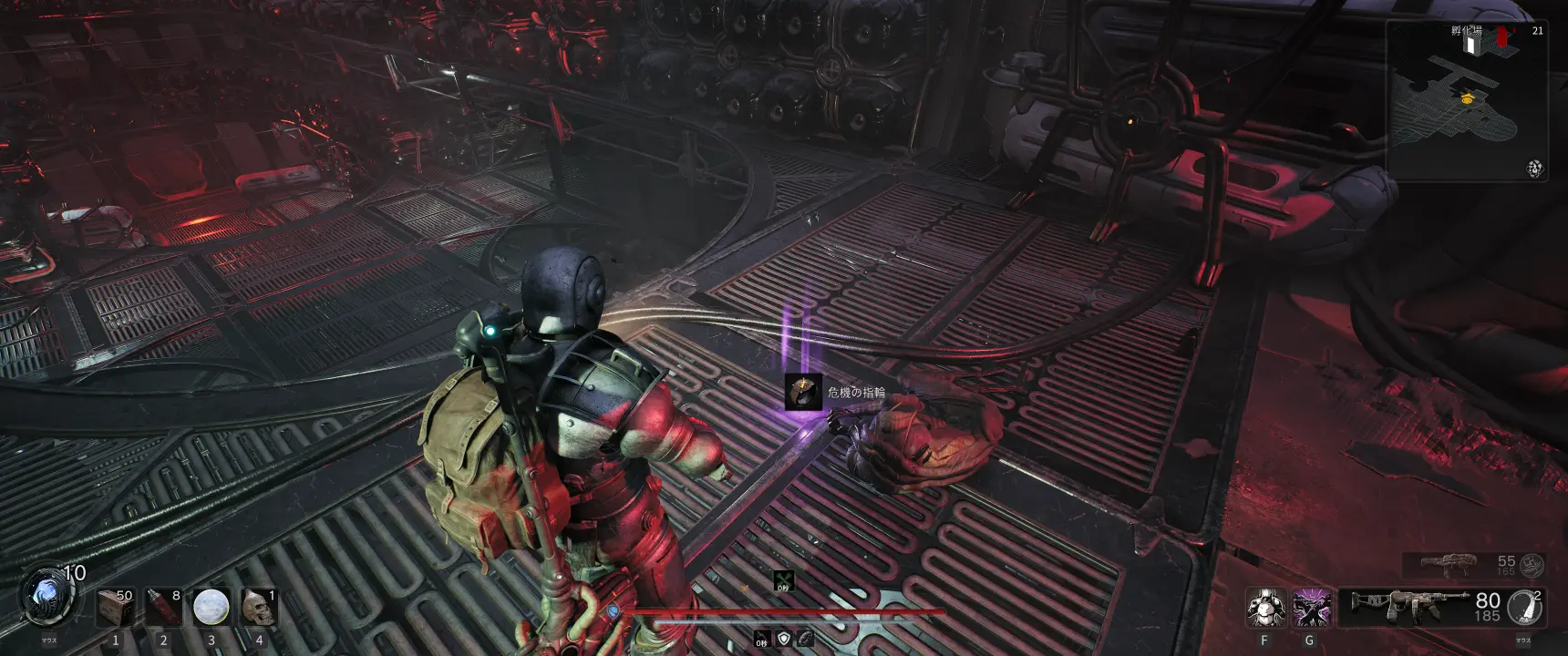
Task: Click the secondary weapon mod icon
Action: tap(1532, 565)
